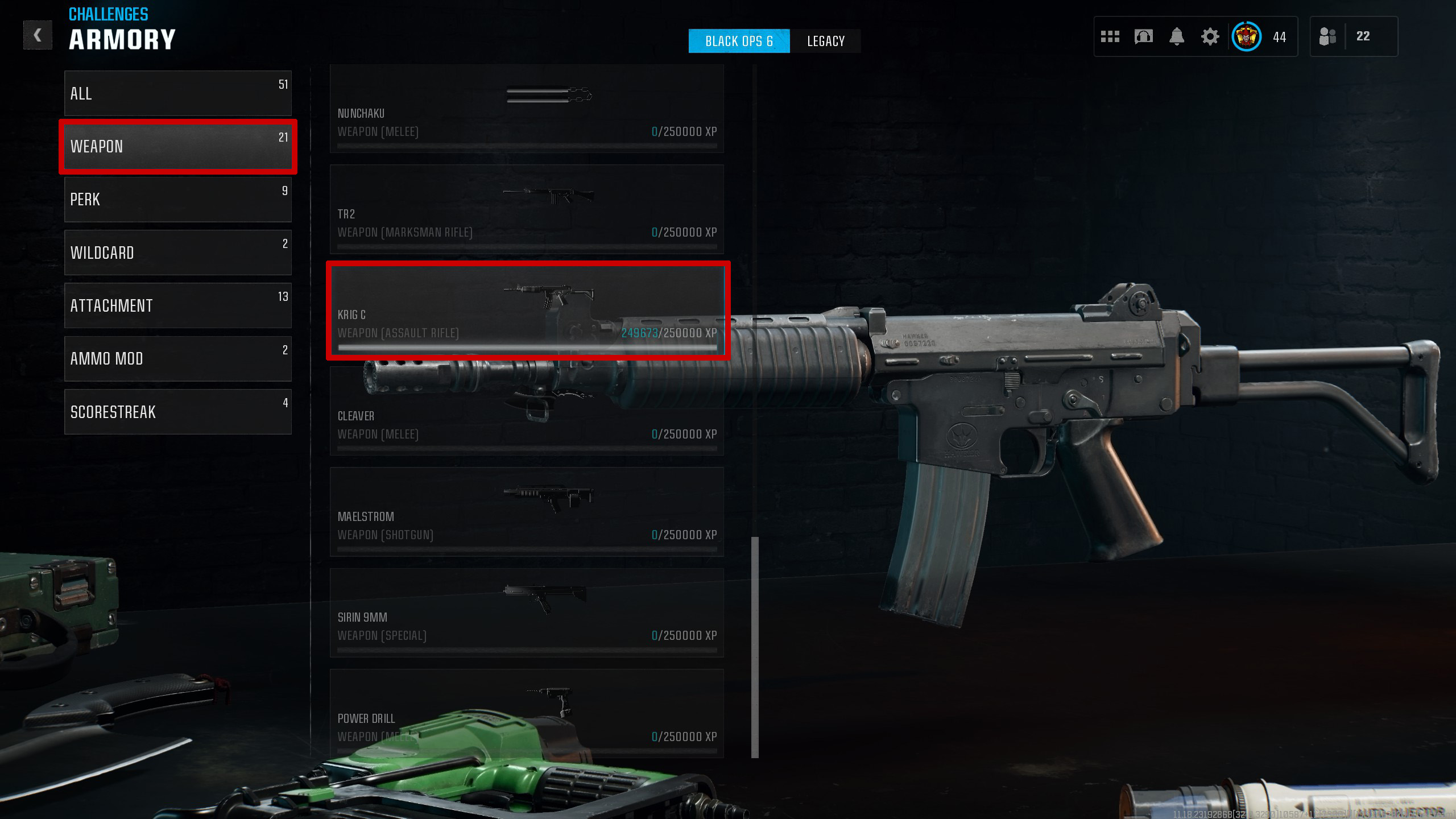
Task: Open the main menu grid icon
Action: (1110, 36)
